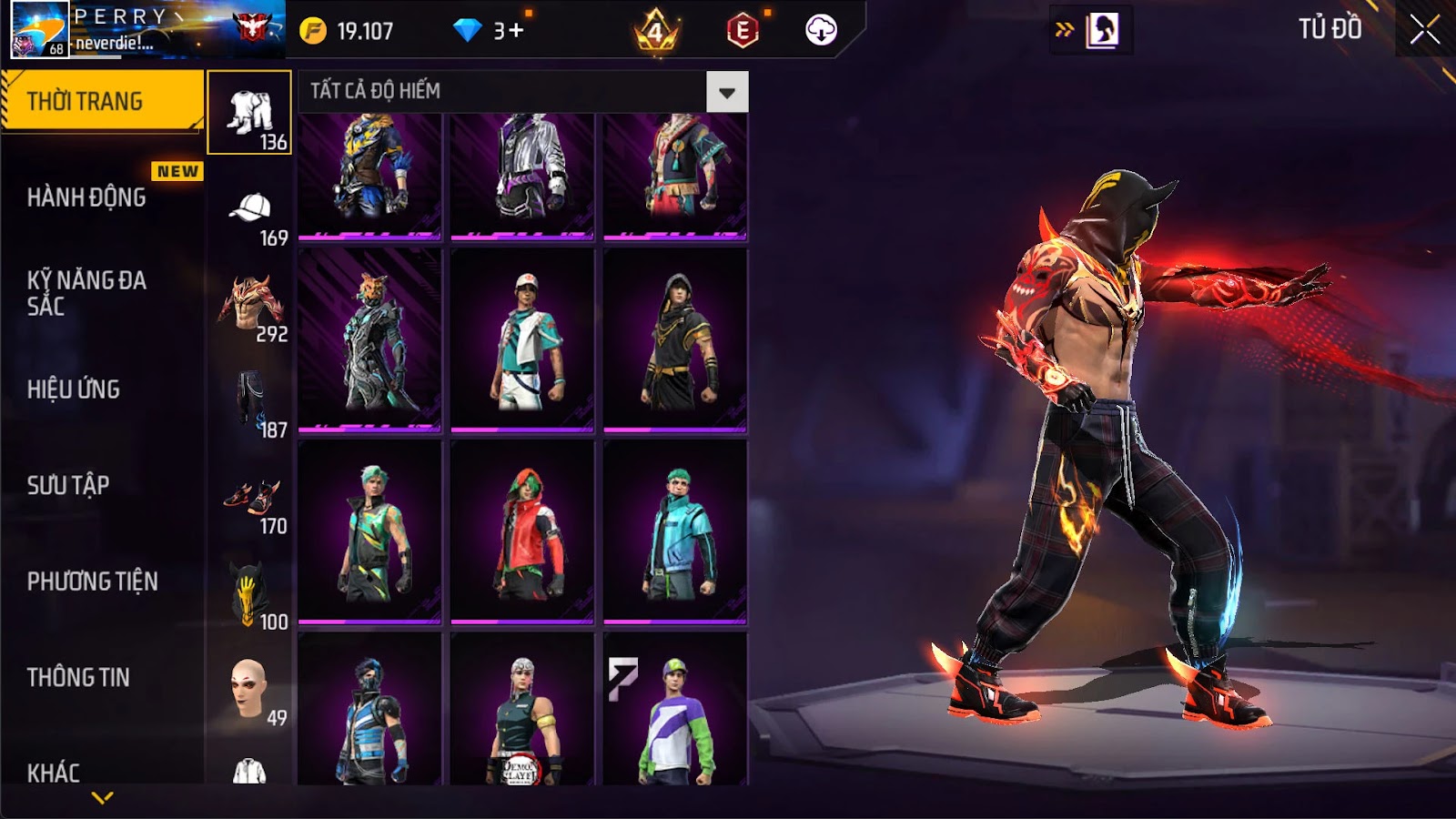This screenshot has width=1456, height=819.
Task: Close the Tủ Đồ wardrobe screen
Action: point(1424,30)
